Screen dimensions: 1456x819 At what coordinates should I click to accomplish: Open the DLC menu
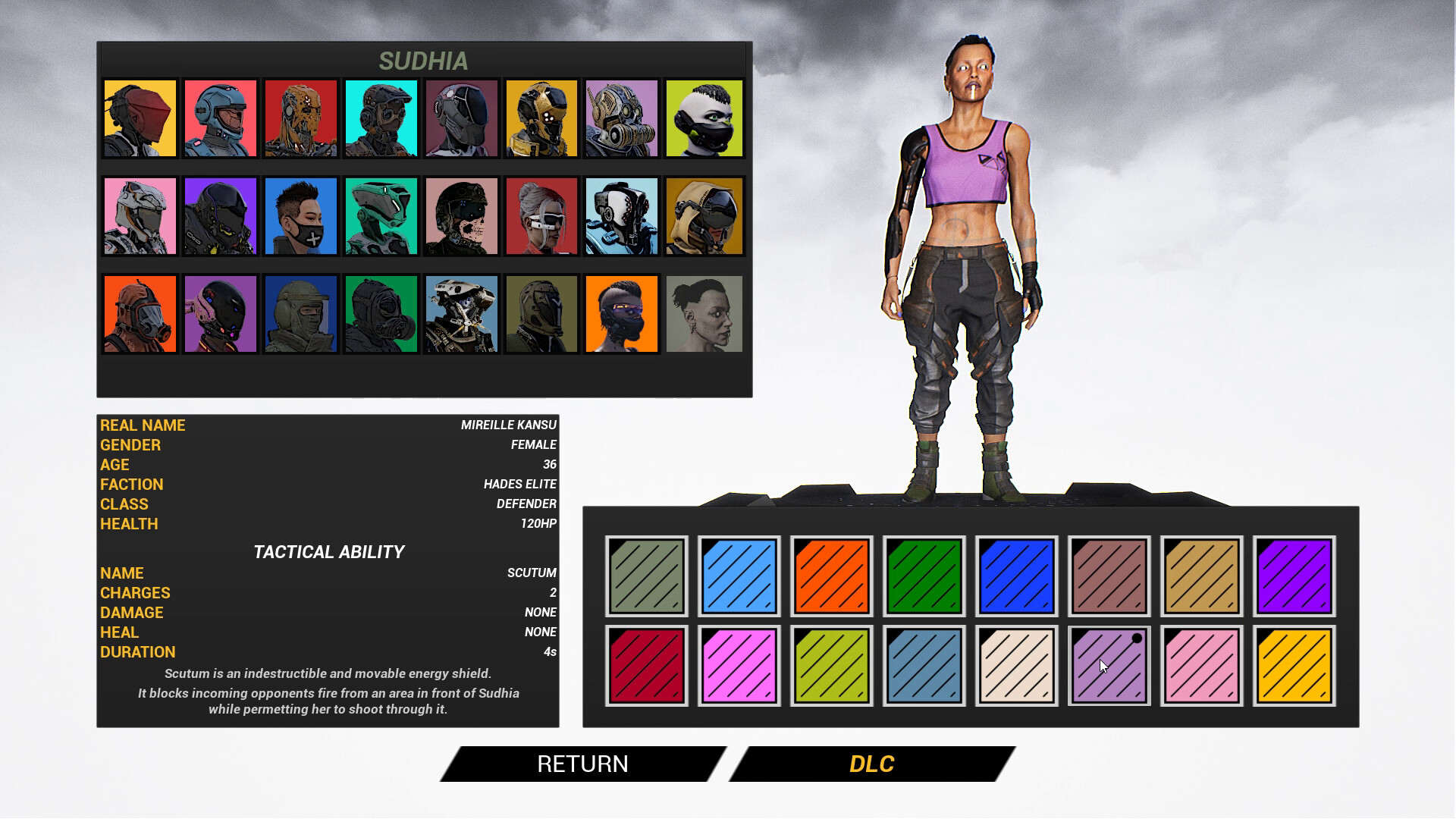(872, 764)
